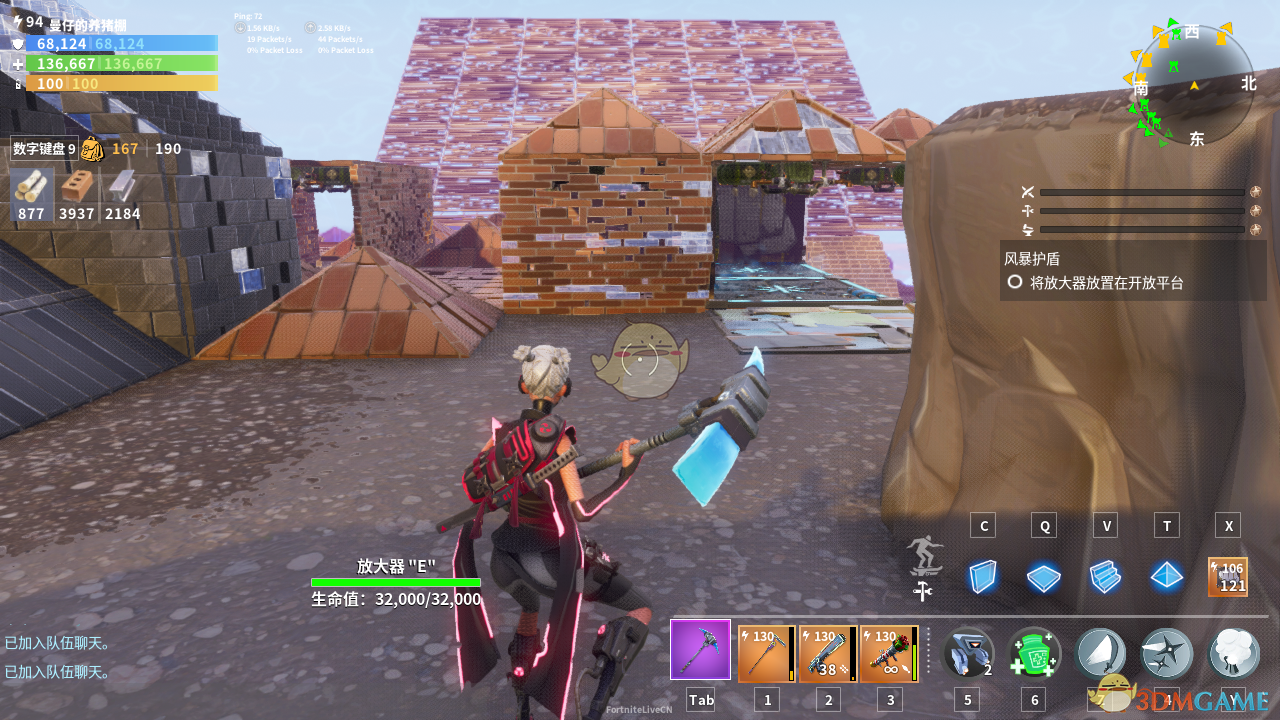The image size is (1280, 720).
Task: Pick the stairs building piece
Action: 1105,577
